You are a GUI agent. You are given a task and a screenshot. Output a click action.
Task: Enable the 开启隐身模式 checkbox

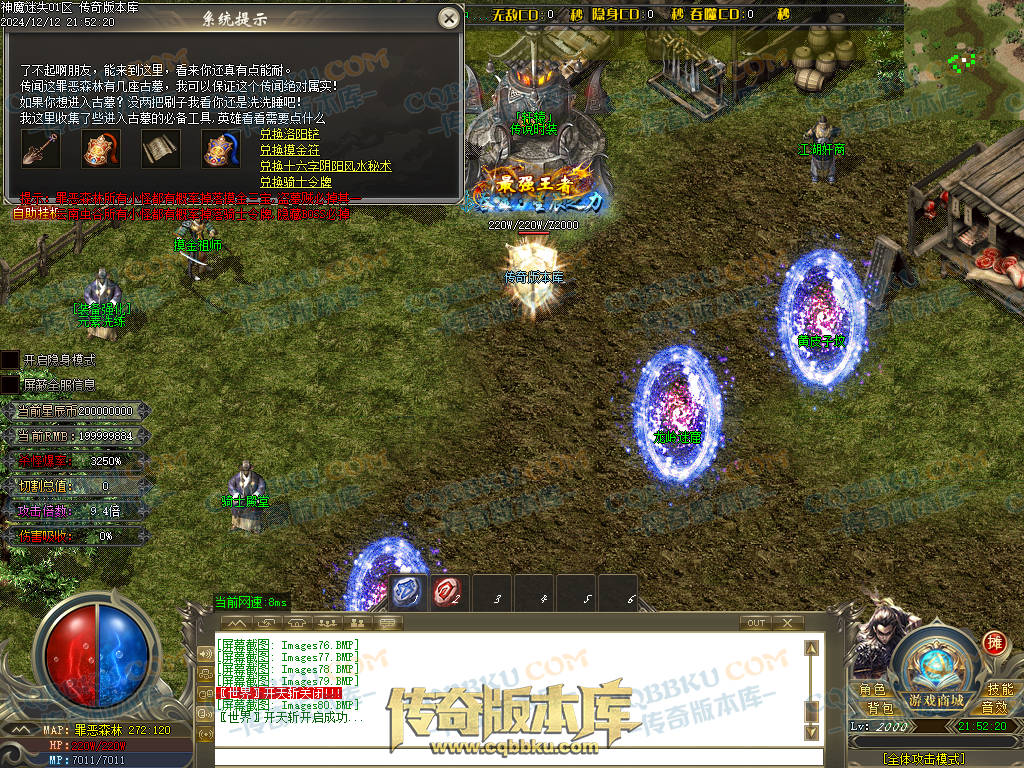click(10, 359)
